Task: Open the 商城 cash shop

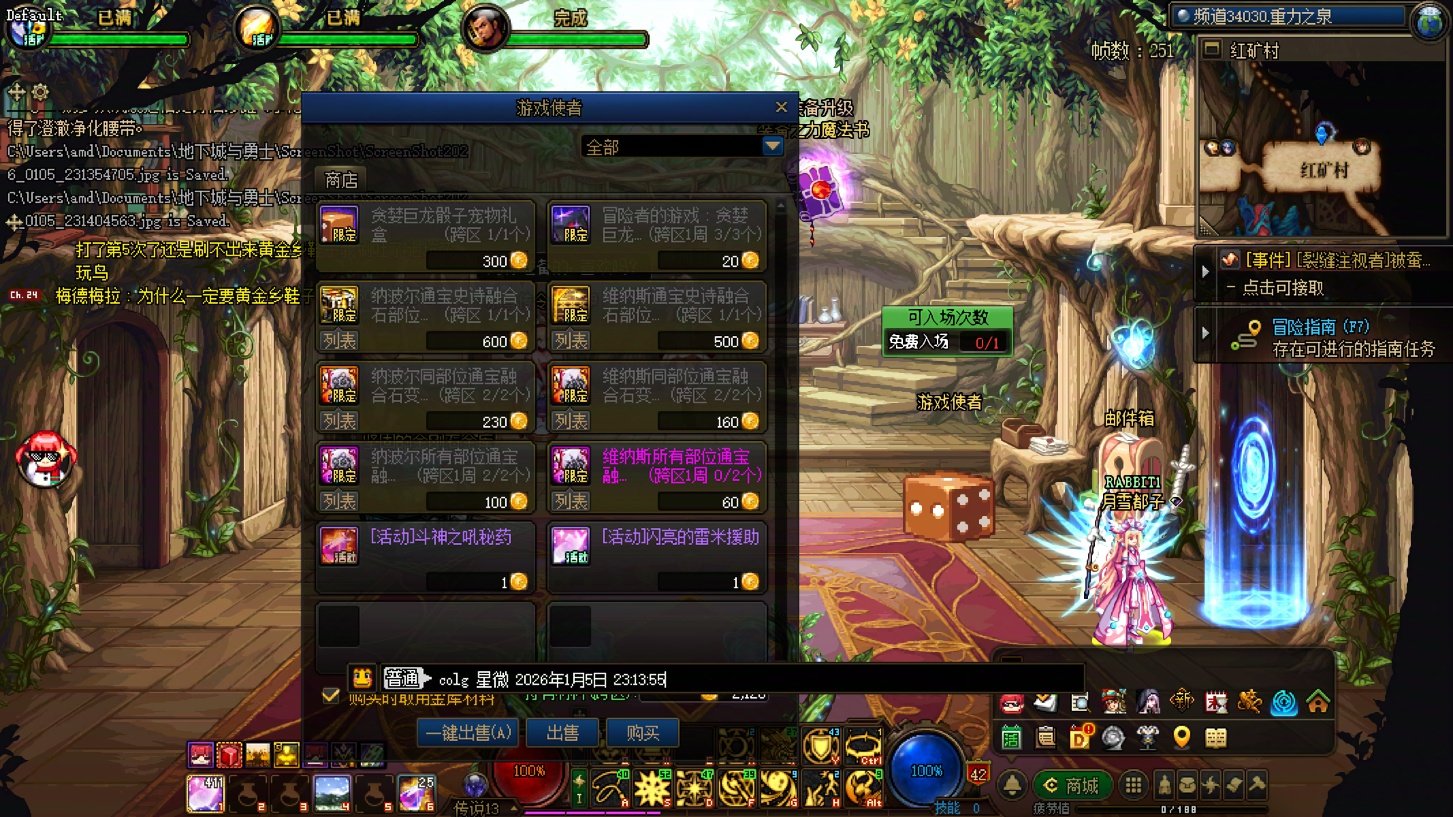Action: pos(1072,785)
